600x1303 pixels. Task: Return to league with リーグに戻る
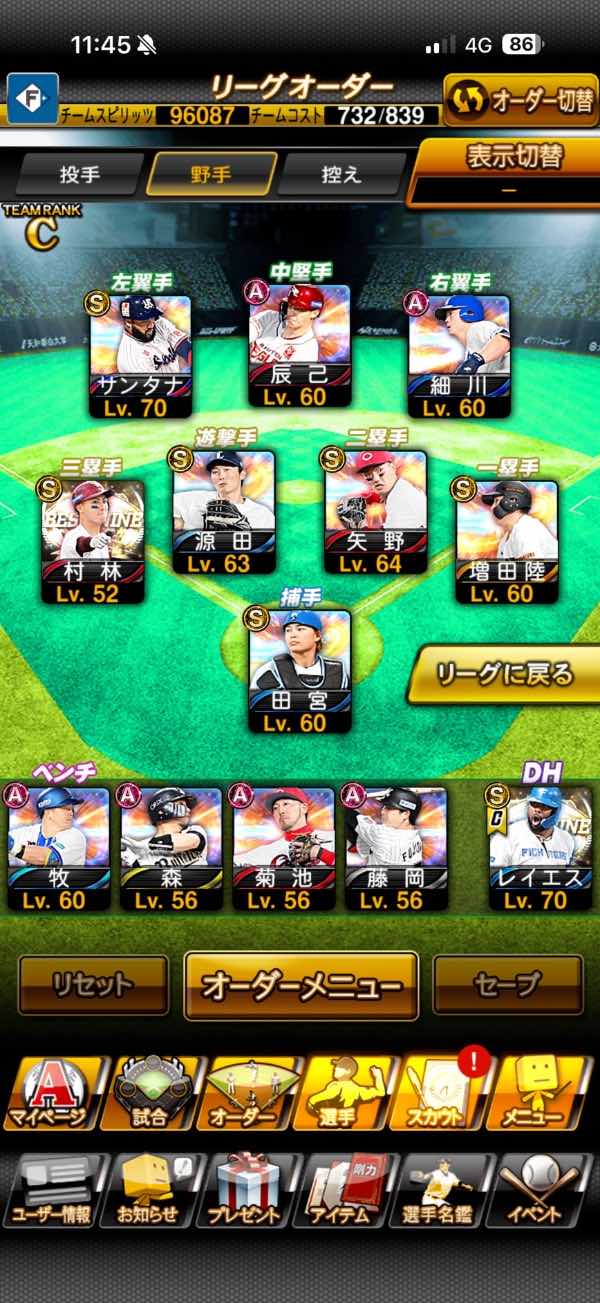[505, 674]
